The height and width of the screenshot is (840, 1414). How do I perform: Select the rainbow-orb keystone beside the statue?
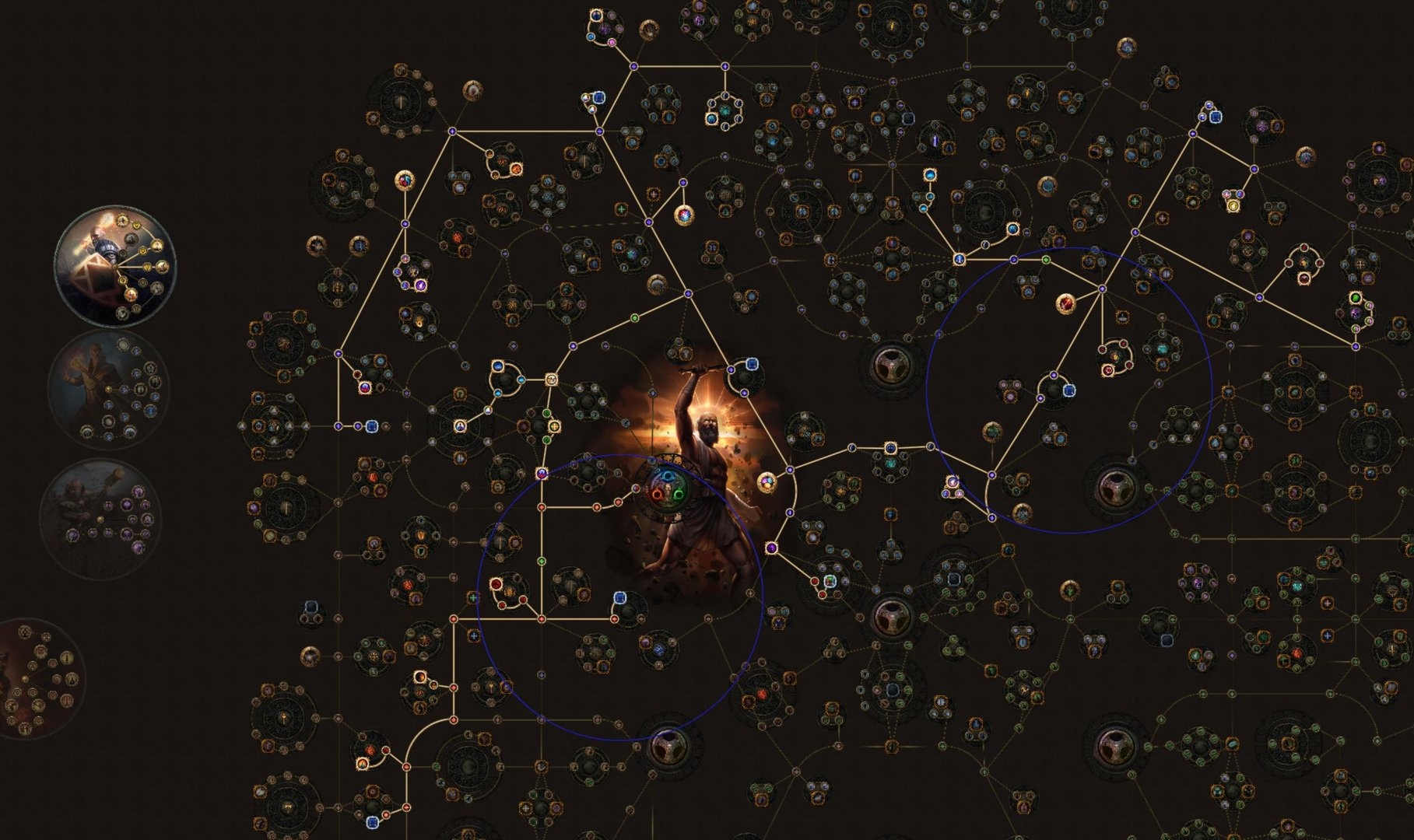click(767, 482)
